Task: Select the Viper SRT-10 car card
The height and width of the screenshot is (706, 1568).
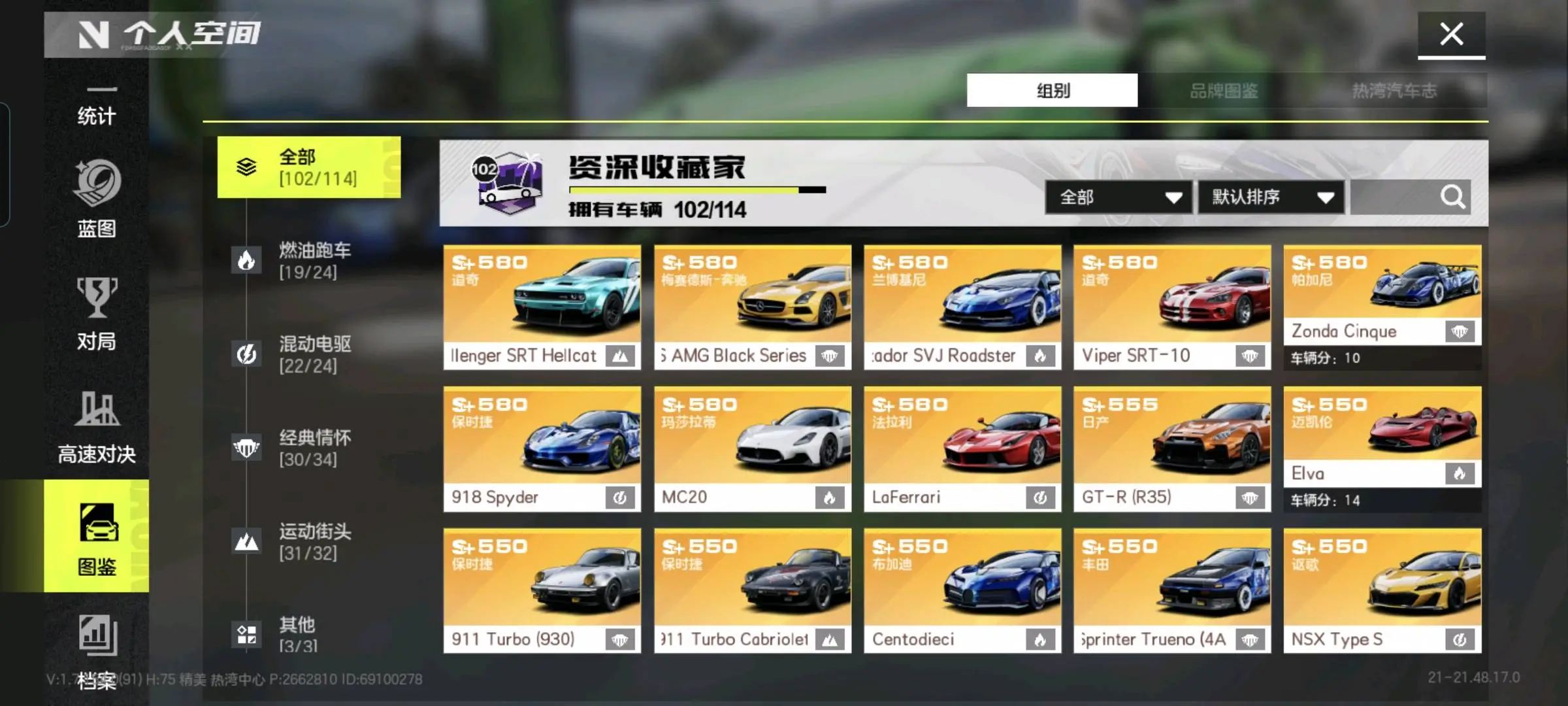Action: coord(1172,307)
